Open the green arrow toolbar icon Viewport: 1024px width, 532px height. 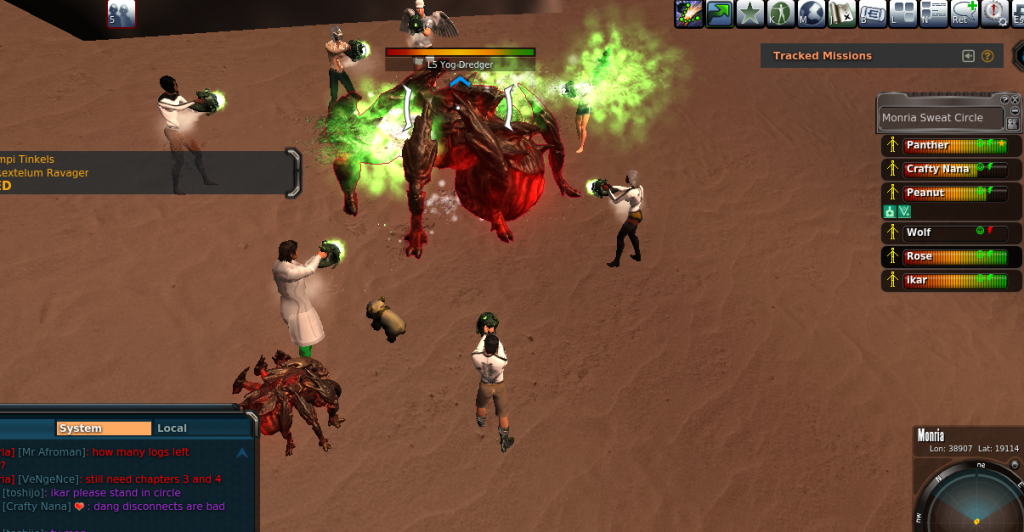click(x=719, y=13)
